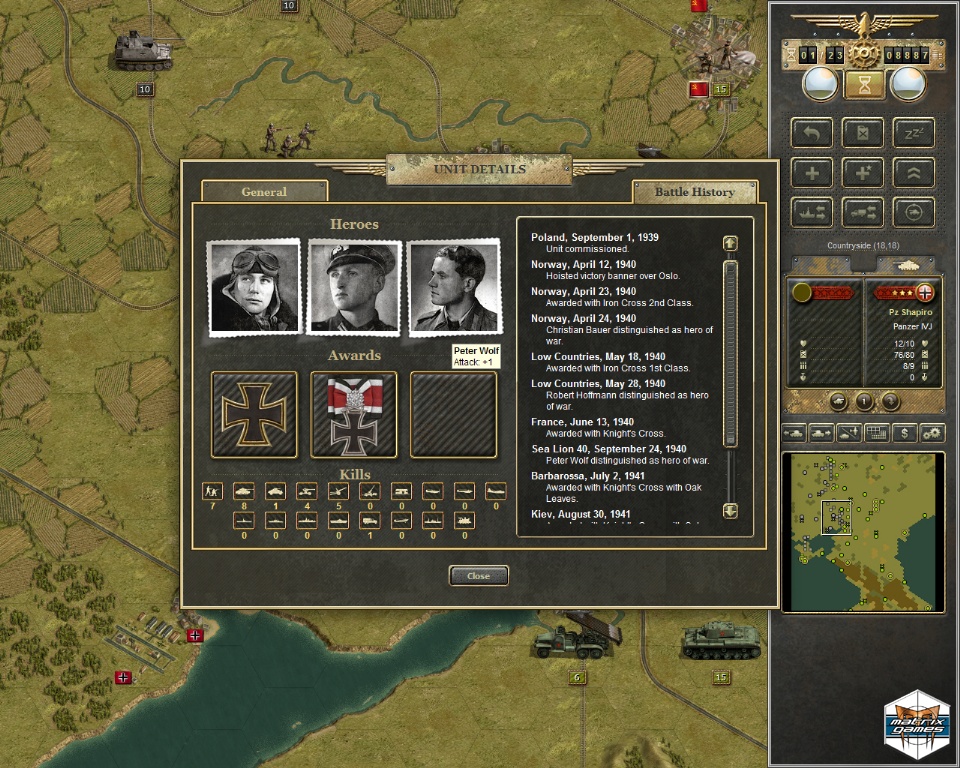Click the plus-with-star elite replacements button
This screenshot has width=960, height=768.
click(x=863, y=172)
